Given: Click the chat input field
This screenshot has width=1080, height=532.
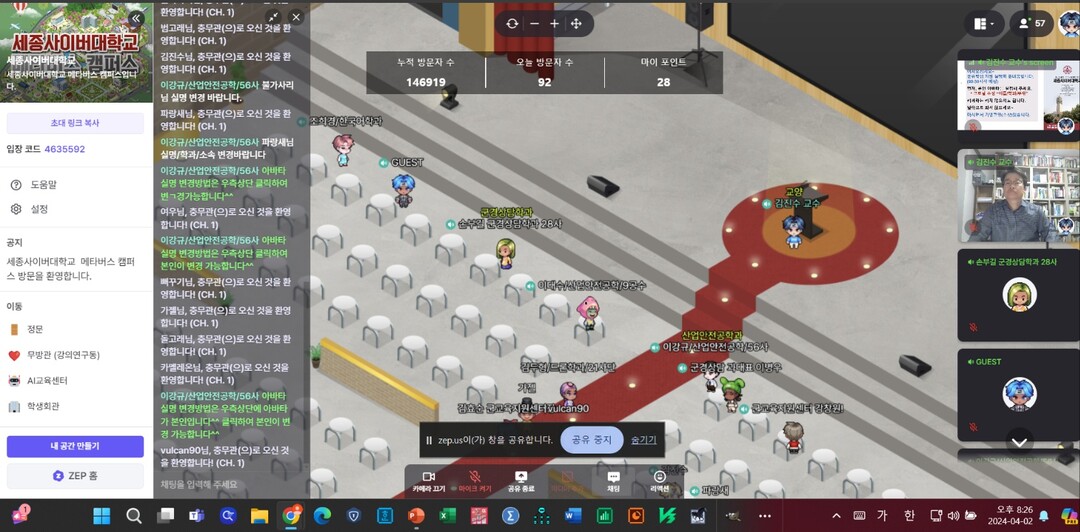Looking at the screenshot, I should (232, 484).
